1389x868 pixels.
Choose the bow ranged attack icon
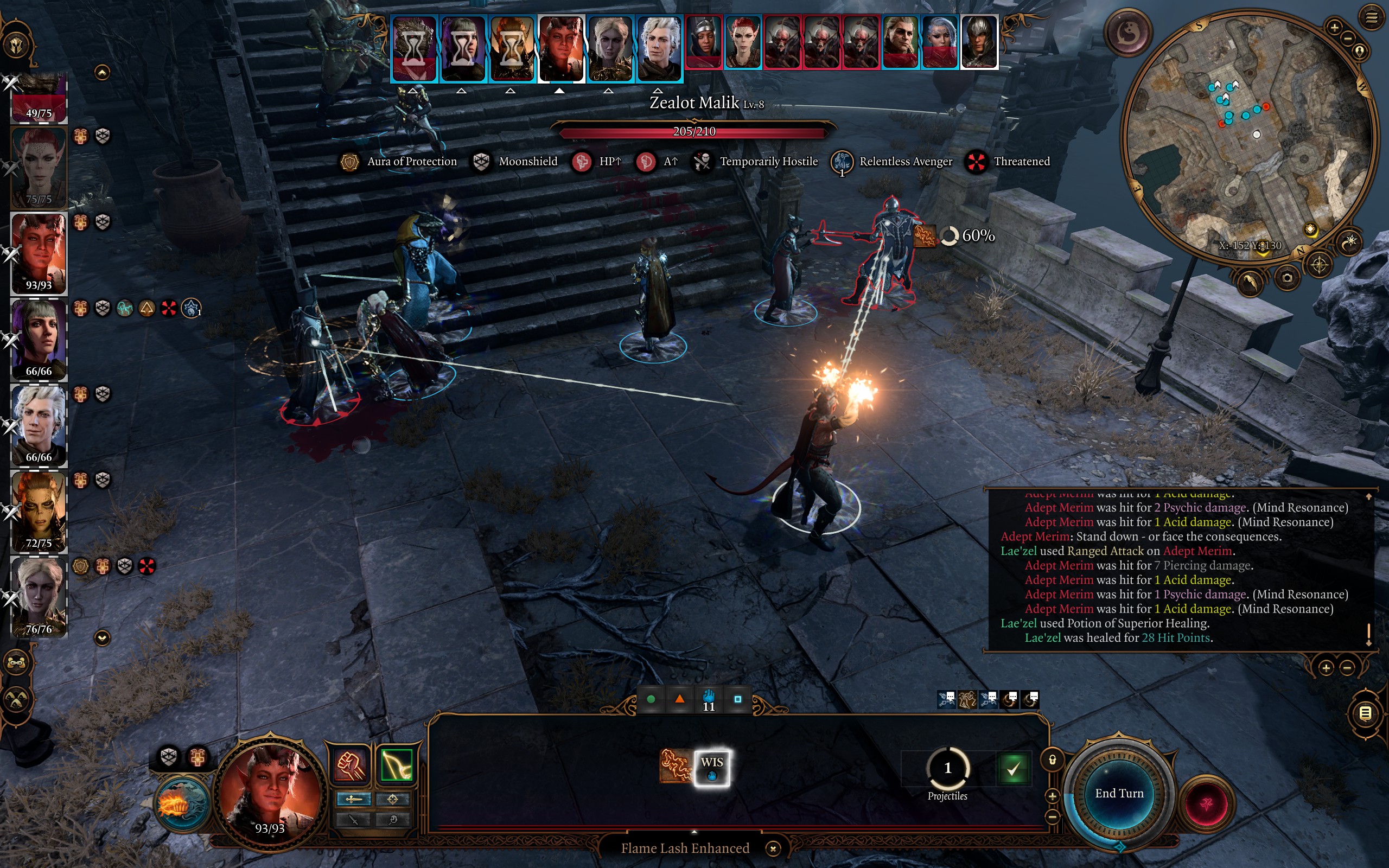click(x=396, y=765)
